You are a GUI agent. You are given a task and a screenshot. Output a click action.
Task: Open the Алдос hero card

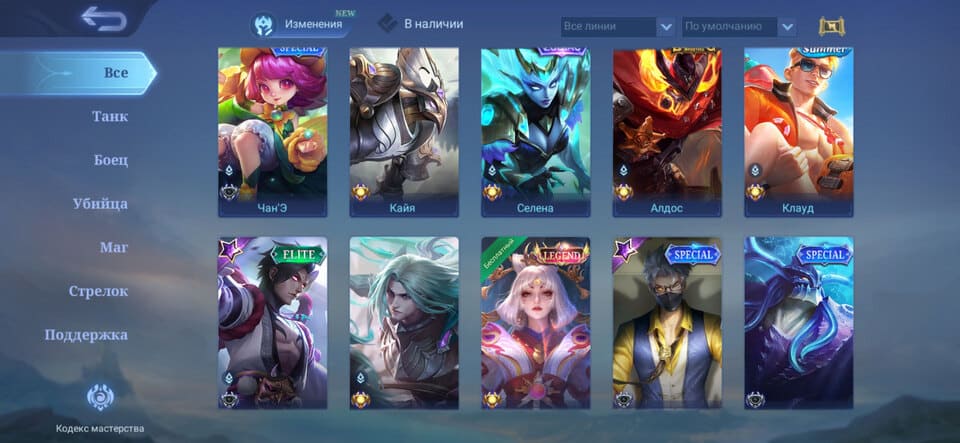[667, 130]
